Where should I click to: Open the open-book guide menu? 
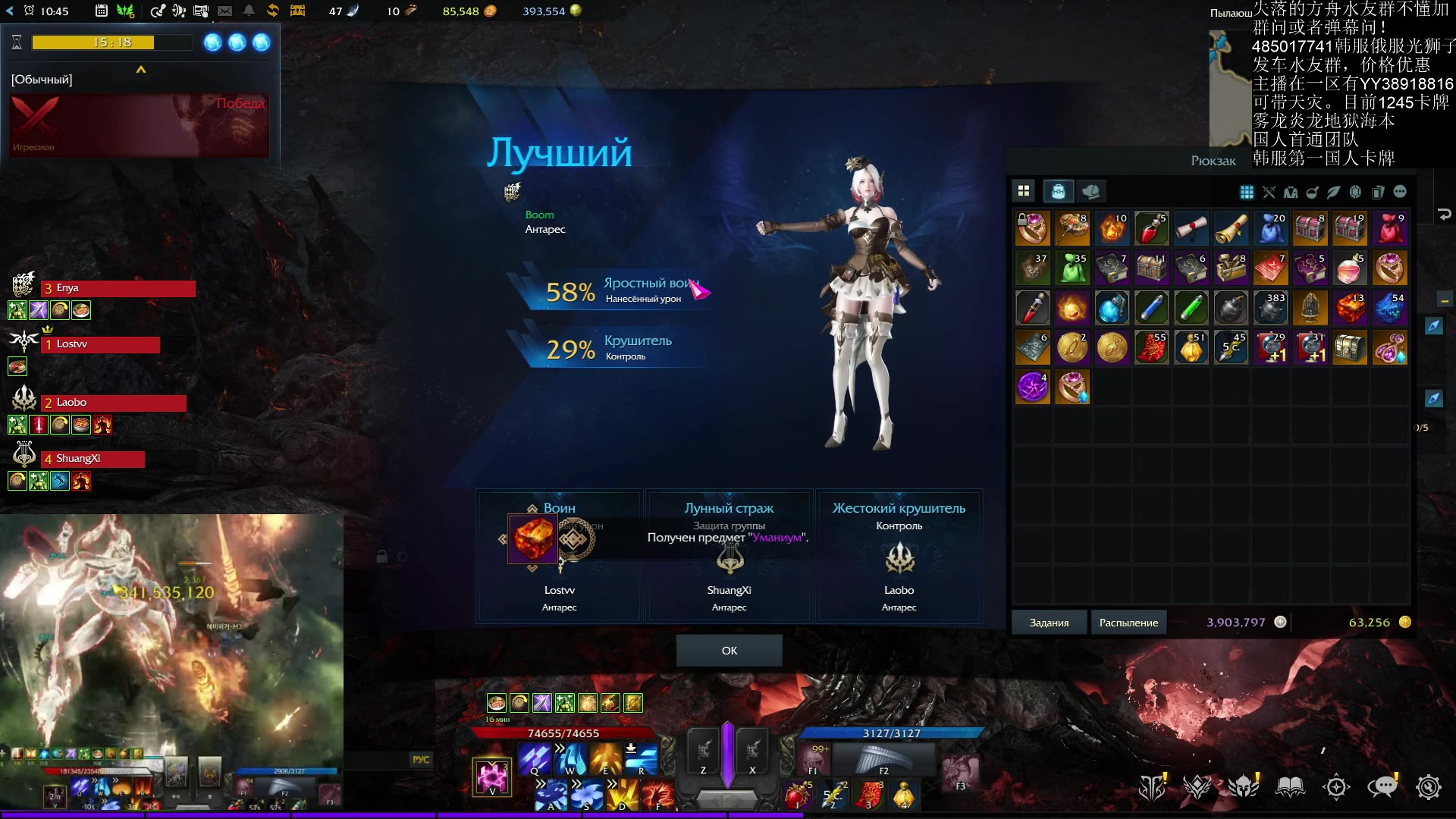click(1290, 787)
